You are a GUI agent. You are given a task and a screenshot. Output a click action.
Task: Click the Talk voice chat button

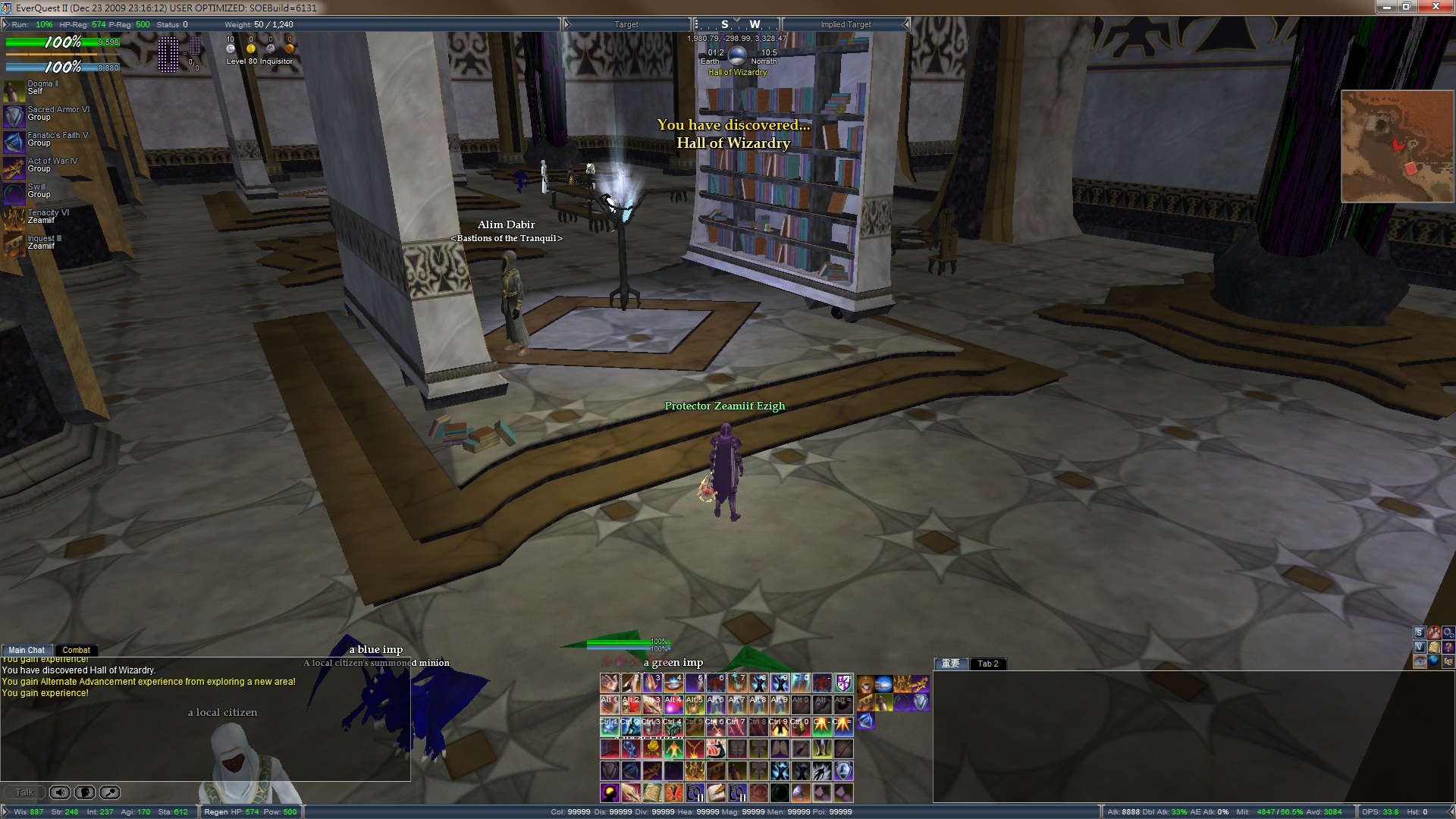point(24,792)
